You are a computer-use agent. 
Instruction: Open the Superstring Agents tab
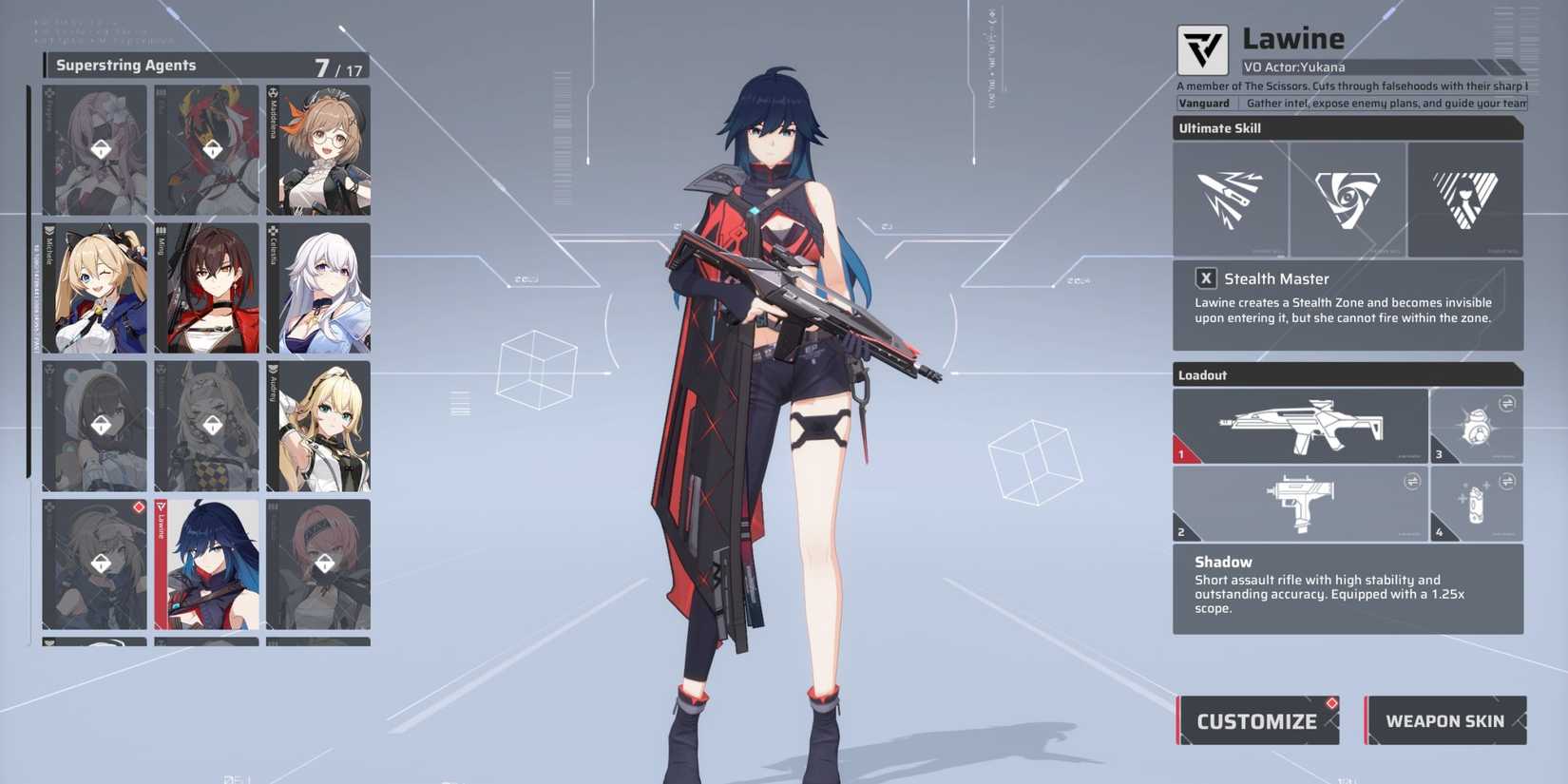pos(128,65)
